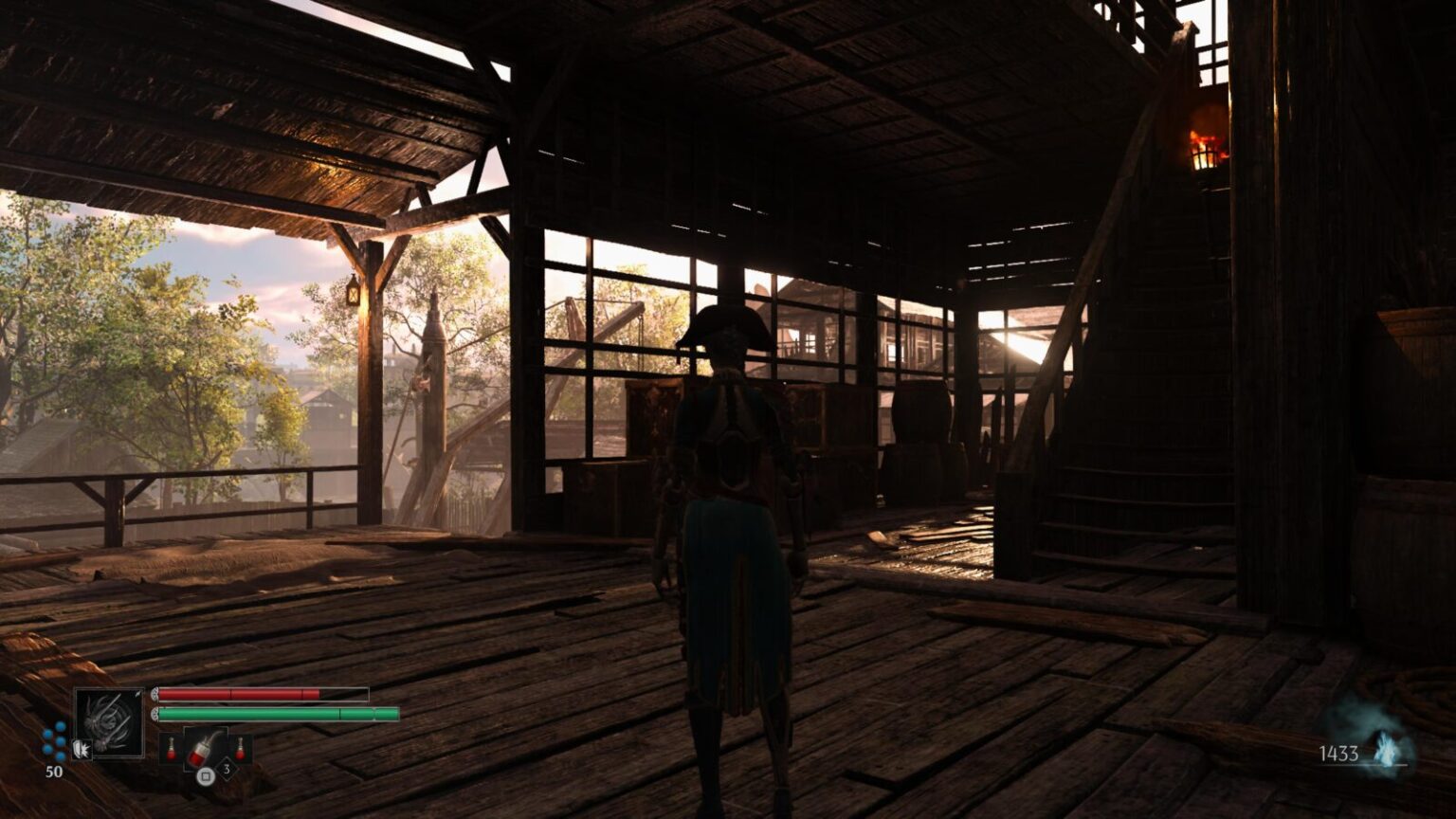Click the number 50 counter
The image size is (1456, 819).
tap(54, 771)
